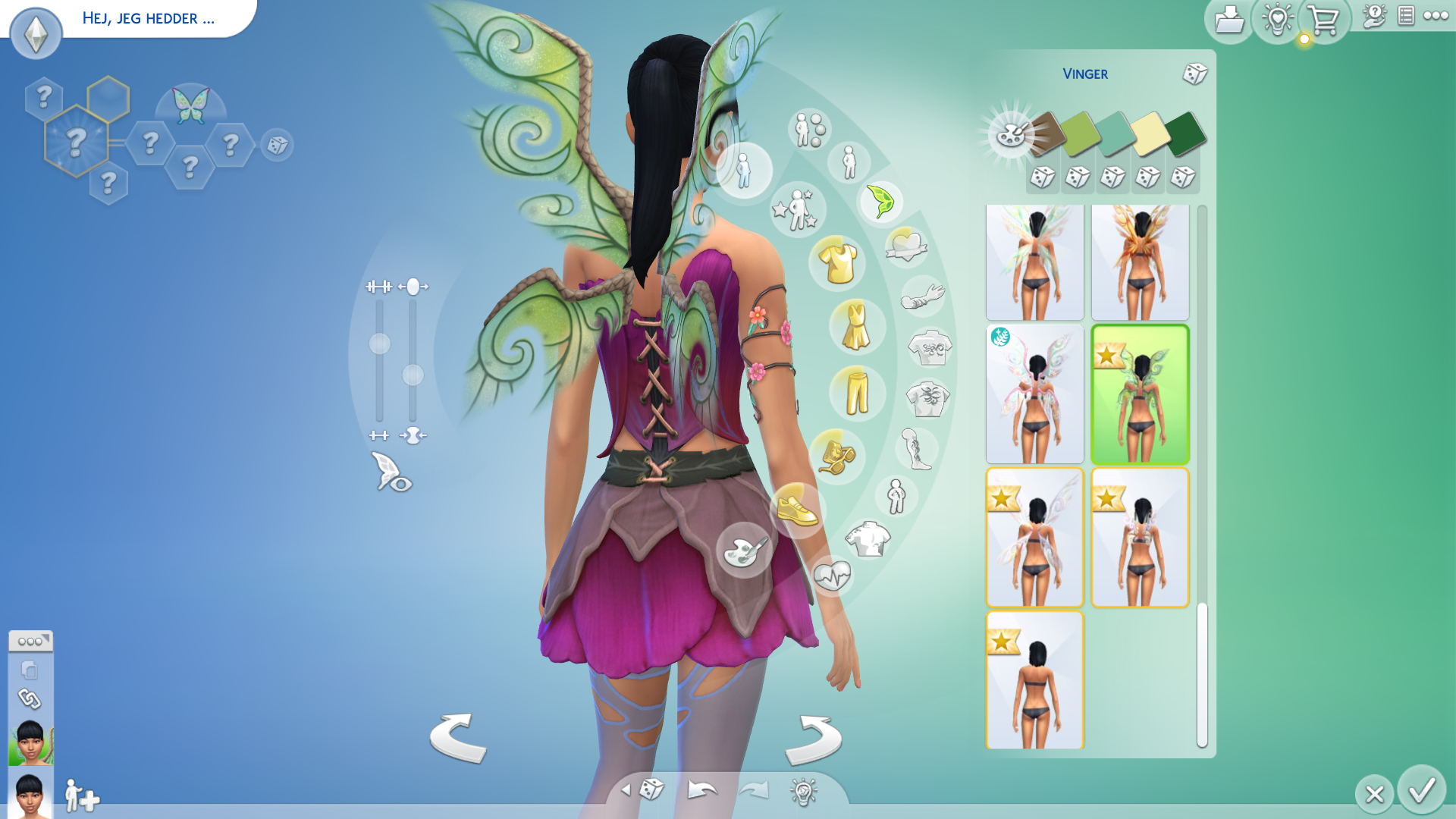
Task: Confirm the Sim with the checkmark button
Action: 1422,790
